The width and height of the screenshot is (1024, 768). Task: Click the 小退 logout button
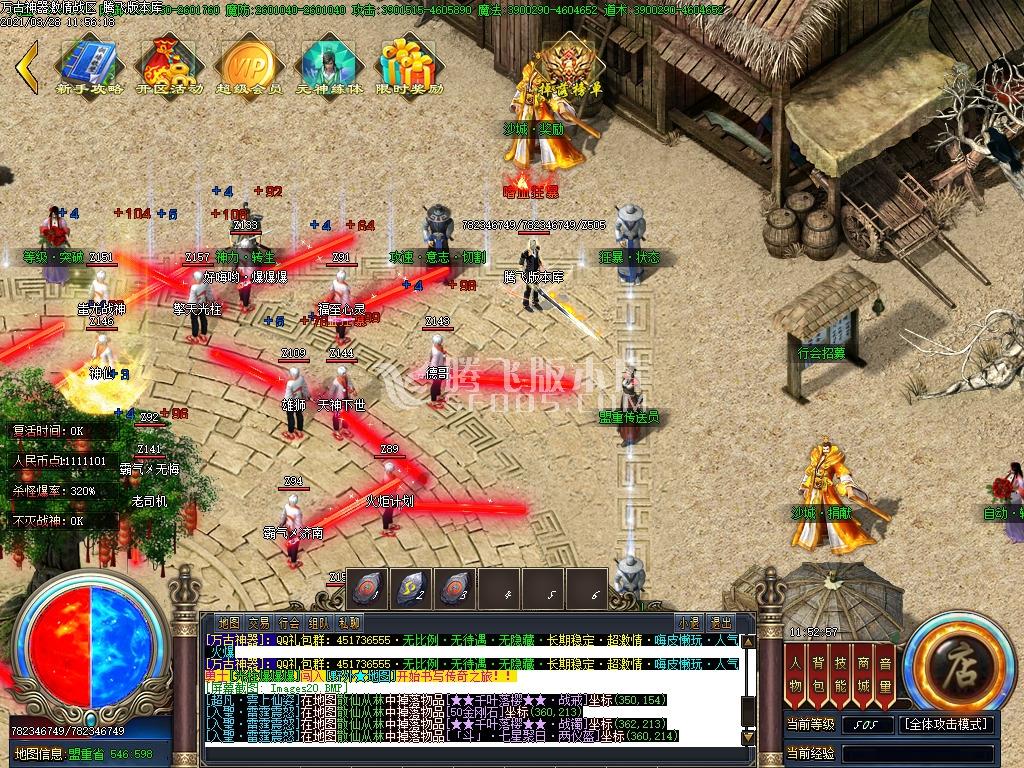click(688, 622)
